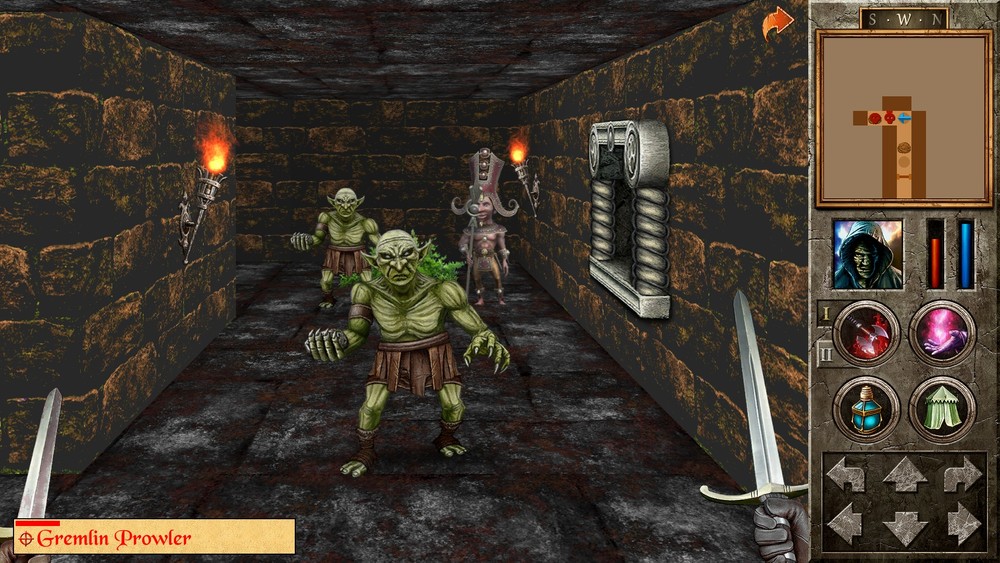Strafe right with the right arrow
The width and height of the screenshot is (1000, 563).
pos(962,523)
